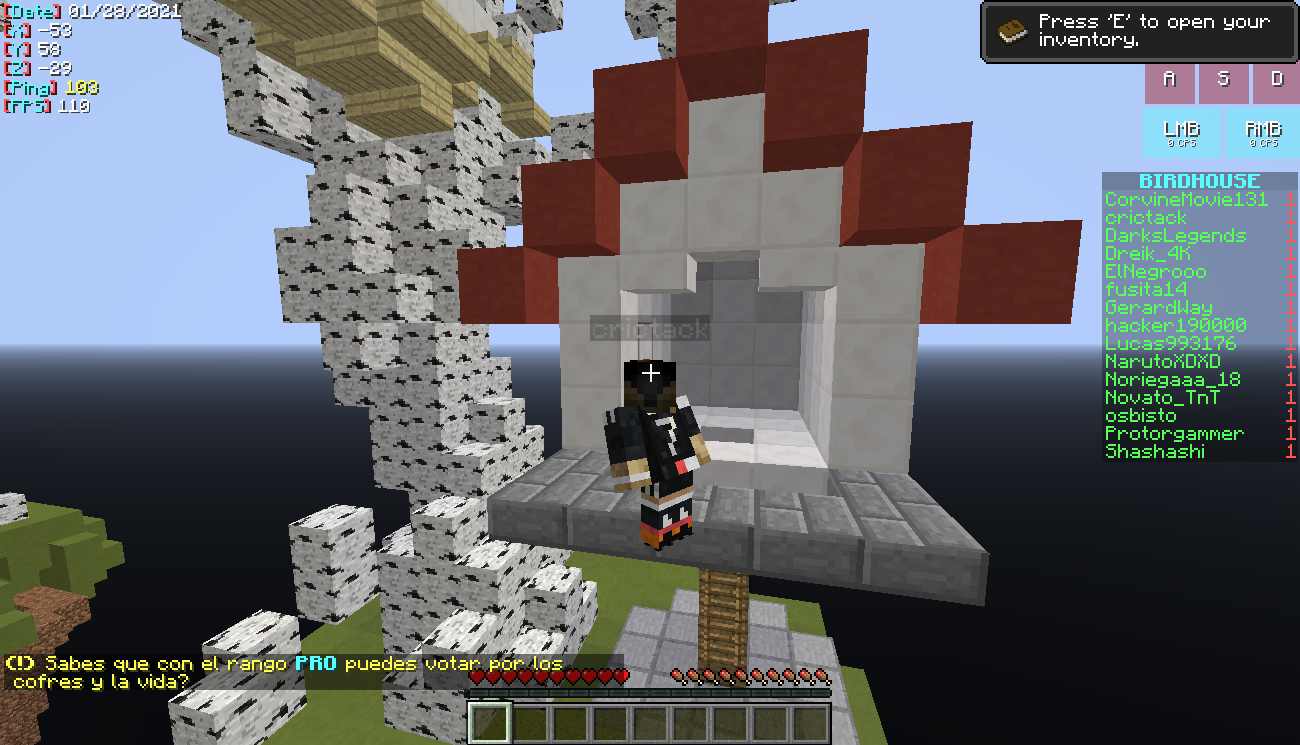
Task: Click the BIRDHOUSE scoreboard header
Action: click(1199, 181)
